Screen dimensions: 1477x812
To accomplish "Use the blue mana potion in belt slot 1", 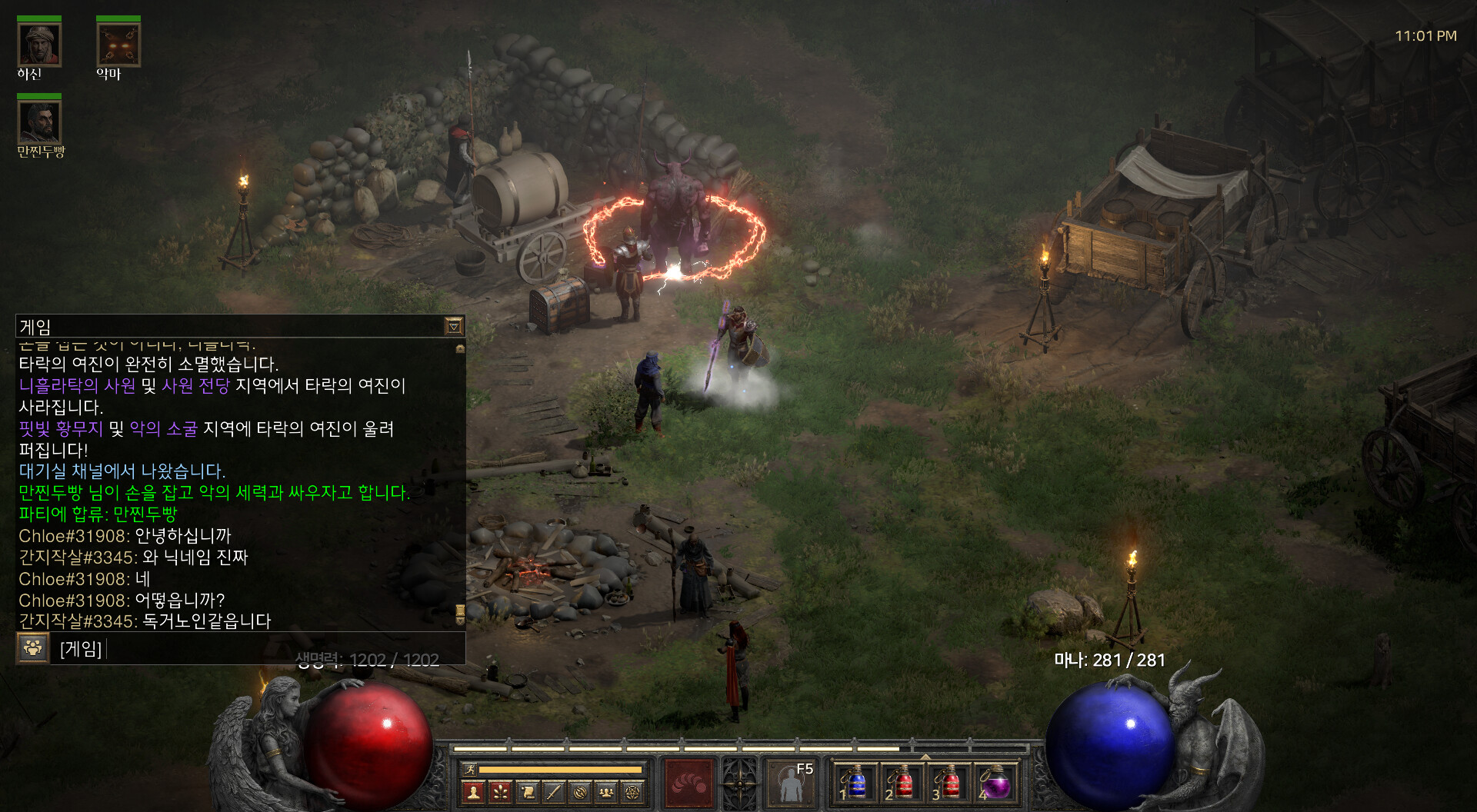I will (x=856, y=783).
